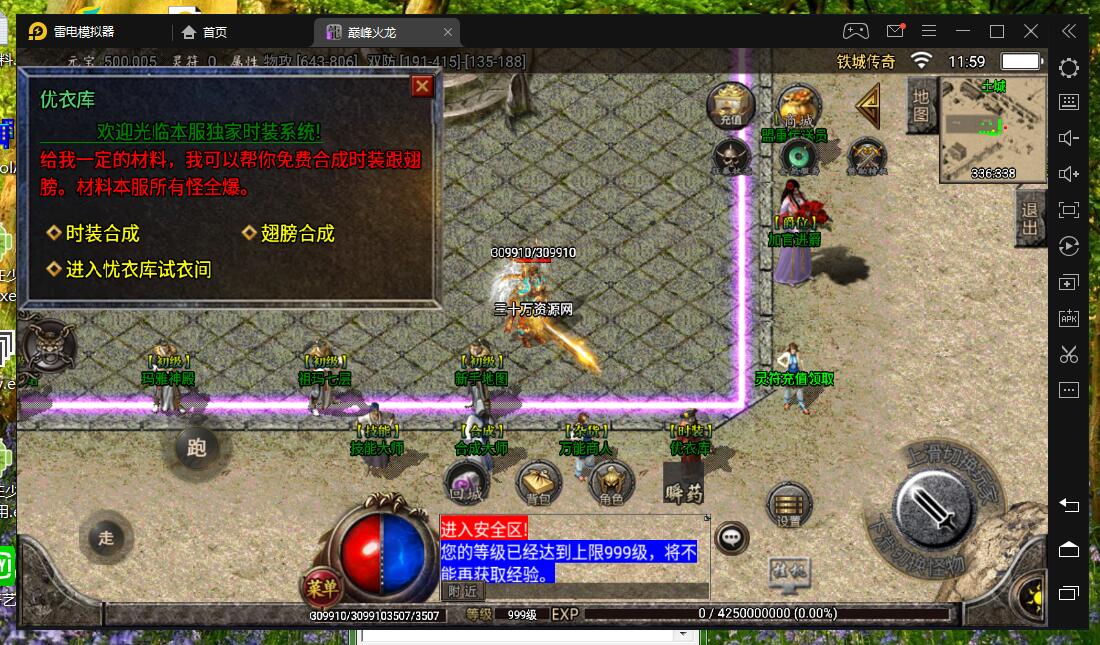Toggle the 走 walk button

click(x=106, y=537)
